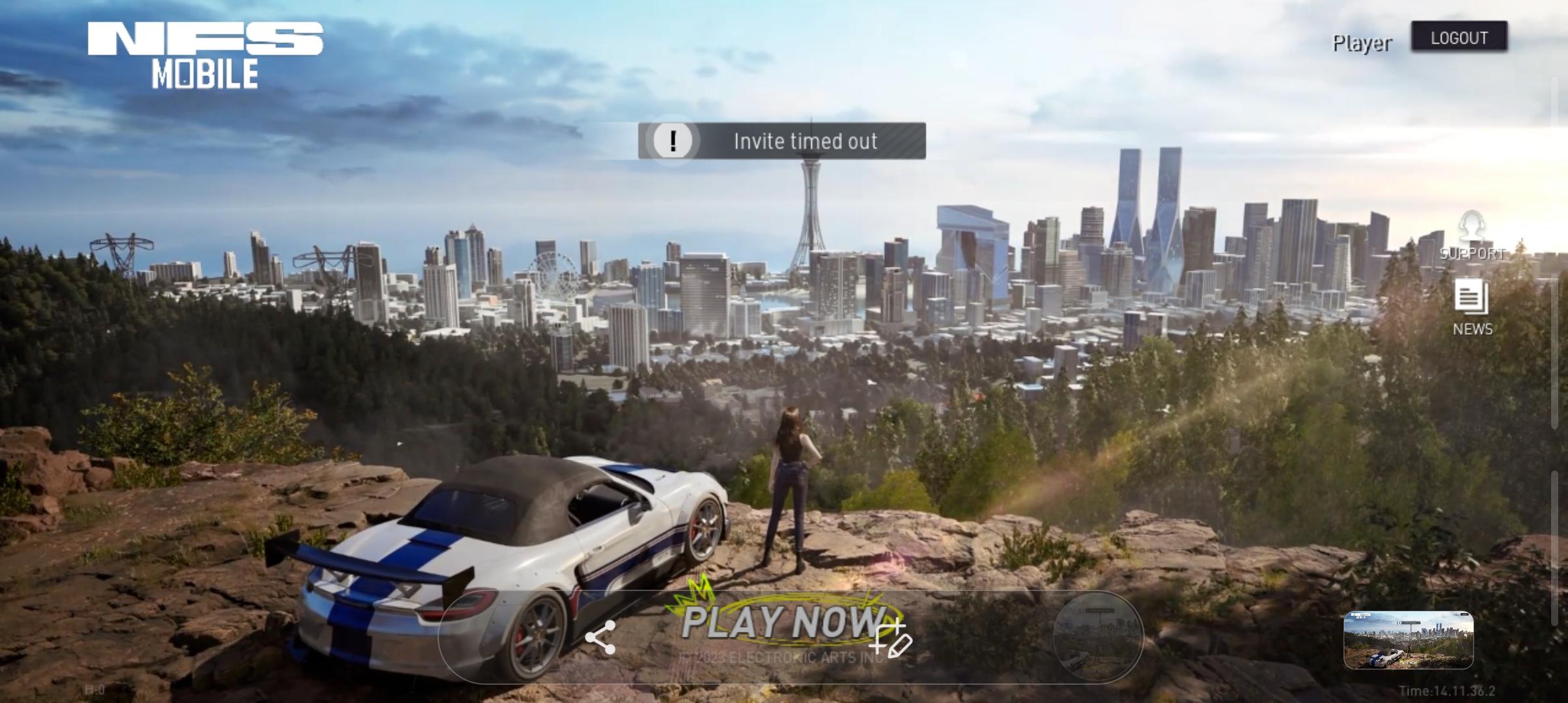Viewport: 1568px width, 703px height.
Task: Log out with the LOGOUT button
Action: pyautogui.click(x=1459, y=37)
